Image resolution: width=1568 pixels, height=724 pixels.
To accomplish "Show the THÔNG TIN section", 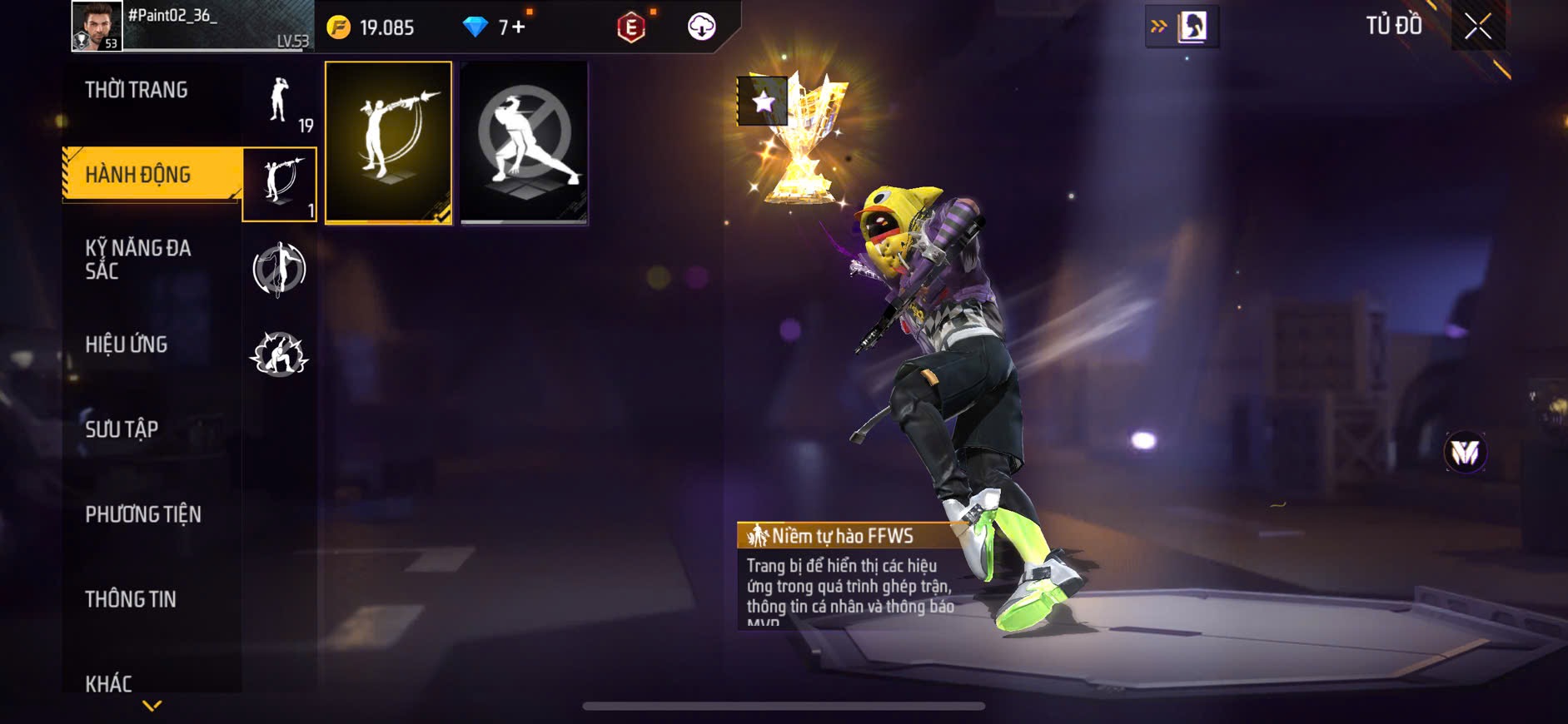I will pyautogui.click(x=131, y=599).
